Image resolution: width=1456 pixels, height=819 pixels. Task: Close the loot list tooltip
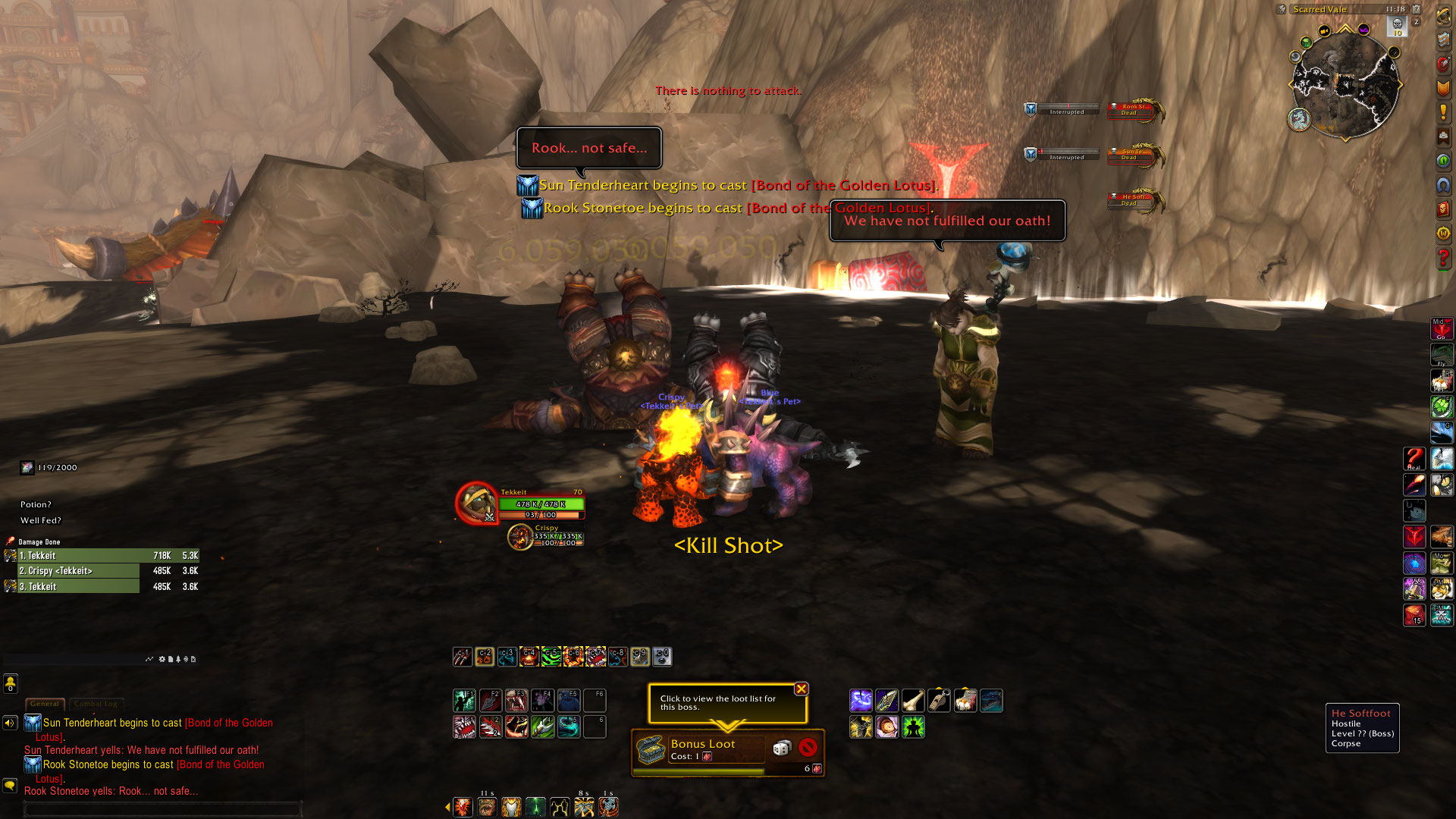tap(801, 689)
